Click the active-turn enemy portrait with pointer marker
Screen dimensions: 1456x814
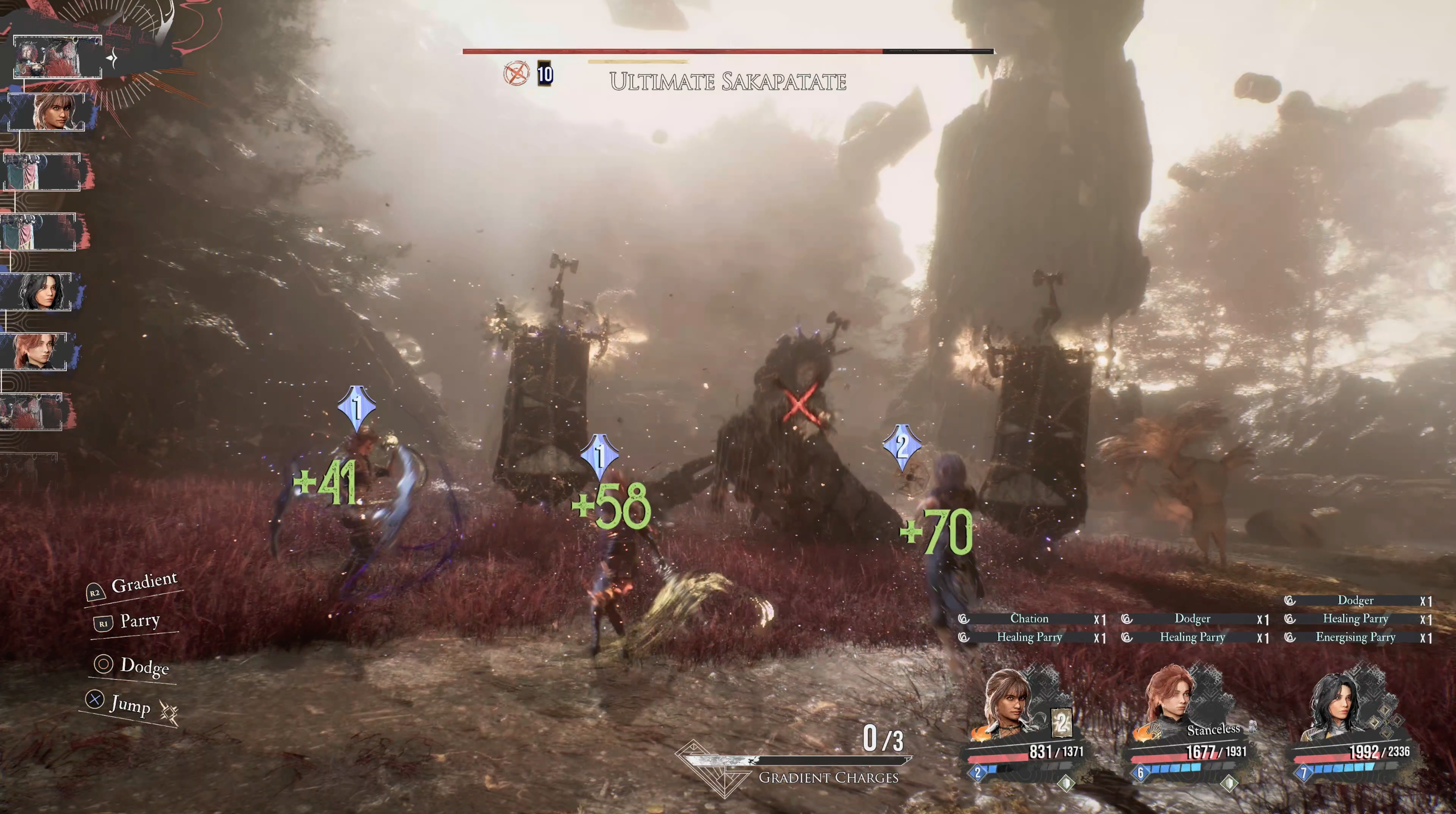tap(57, 57)
